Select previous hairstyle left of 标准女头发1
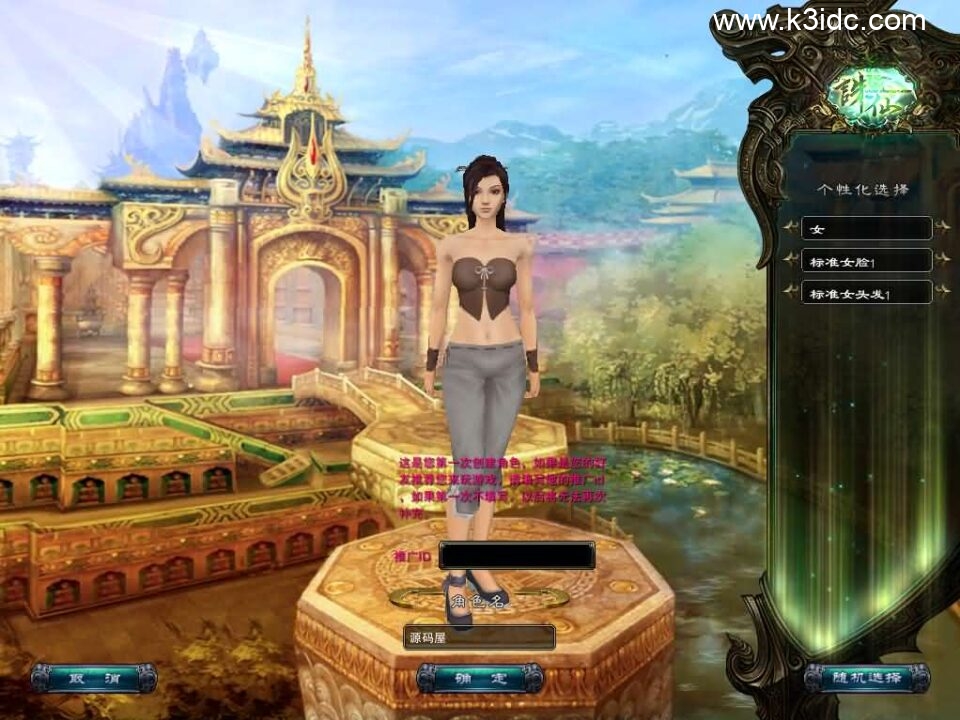The image size is (960, 720). [791, 293]
